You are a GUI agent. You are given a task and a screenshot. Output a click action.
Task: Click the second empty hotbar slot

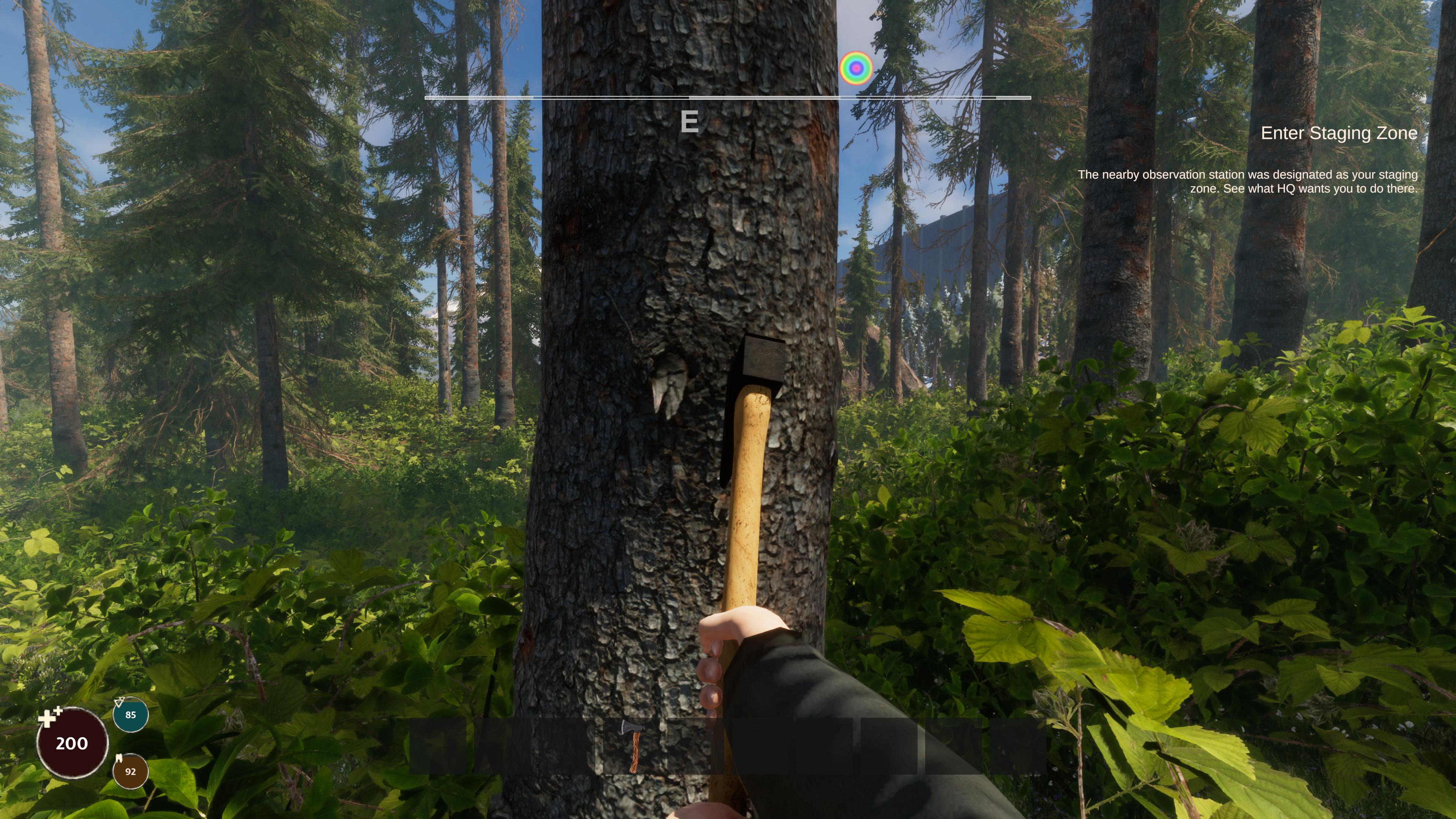pos(502,746)
